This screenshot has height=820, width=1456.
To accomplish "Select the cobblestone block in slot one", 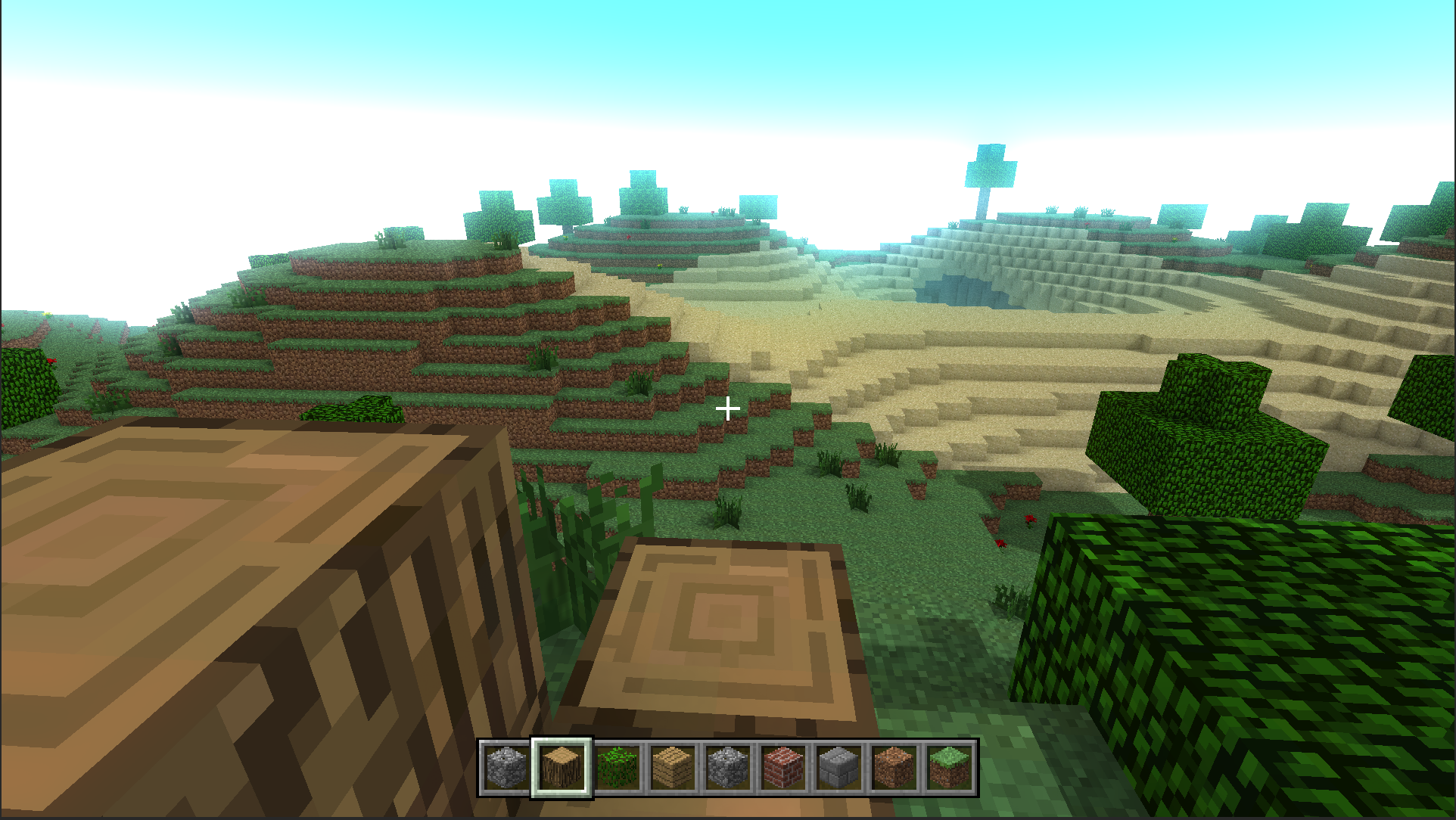I will 506,767.
